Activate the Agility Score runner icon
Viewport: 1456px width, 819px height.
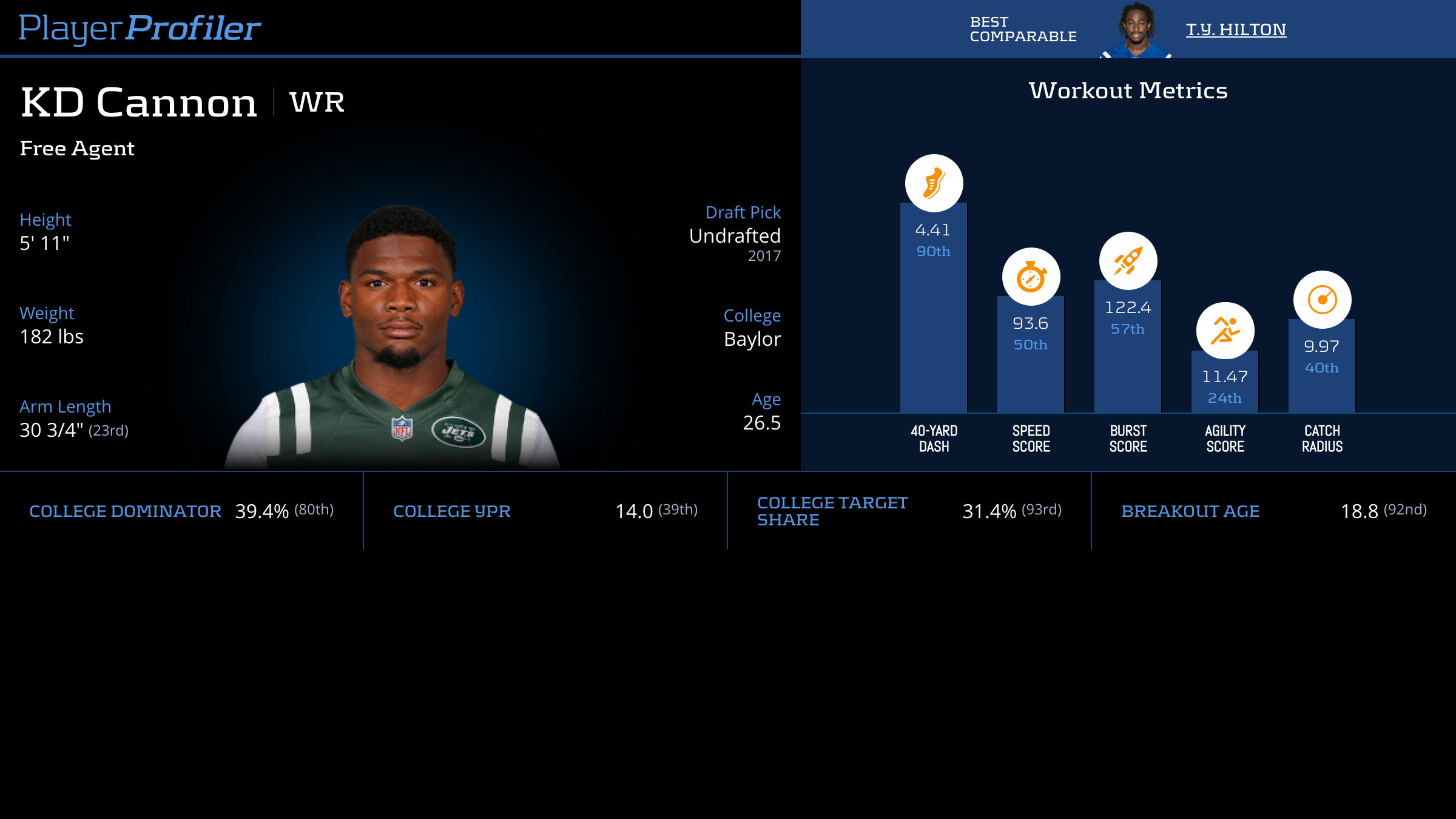1225,331
